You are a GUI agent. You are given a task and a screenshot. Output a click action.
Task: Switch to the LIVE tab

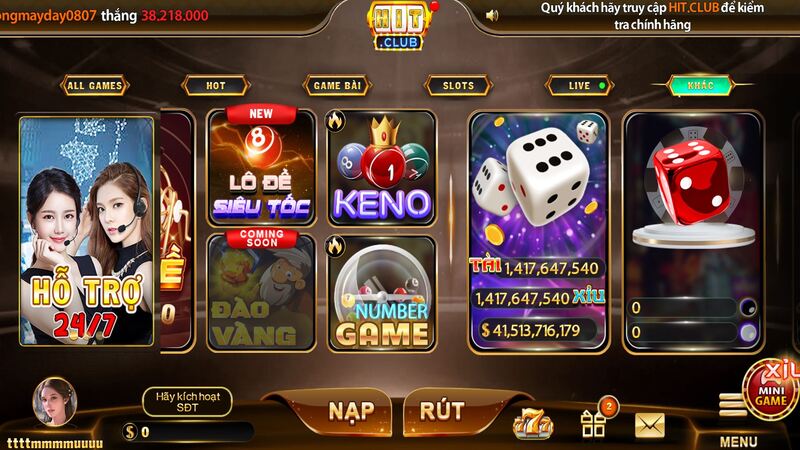click(x=581, y=86)
